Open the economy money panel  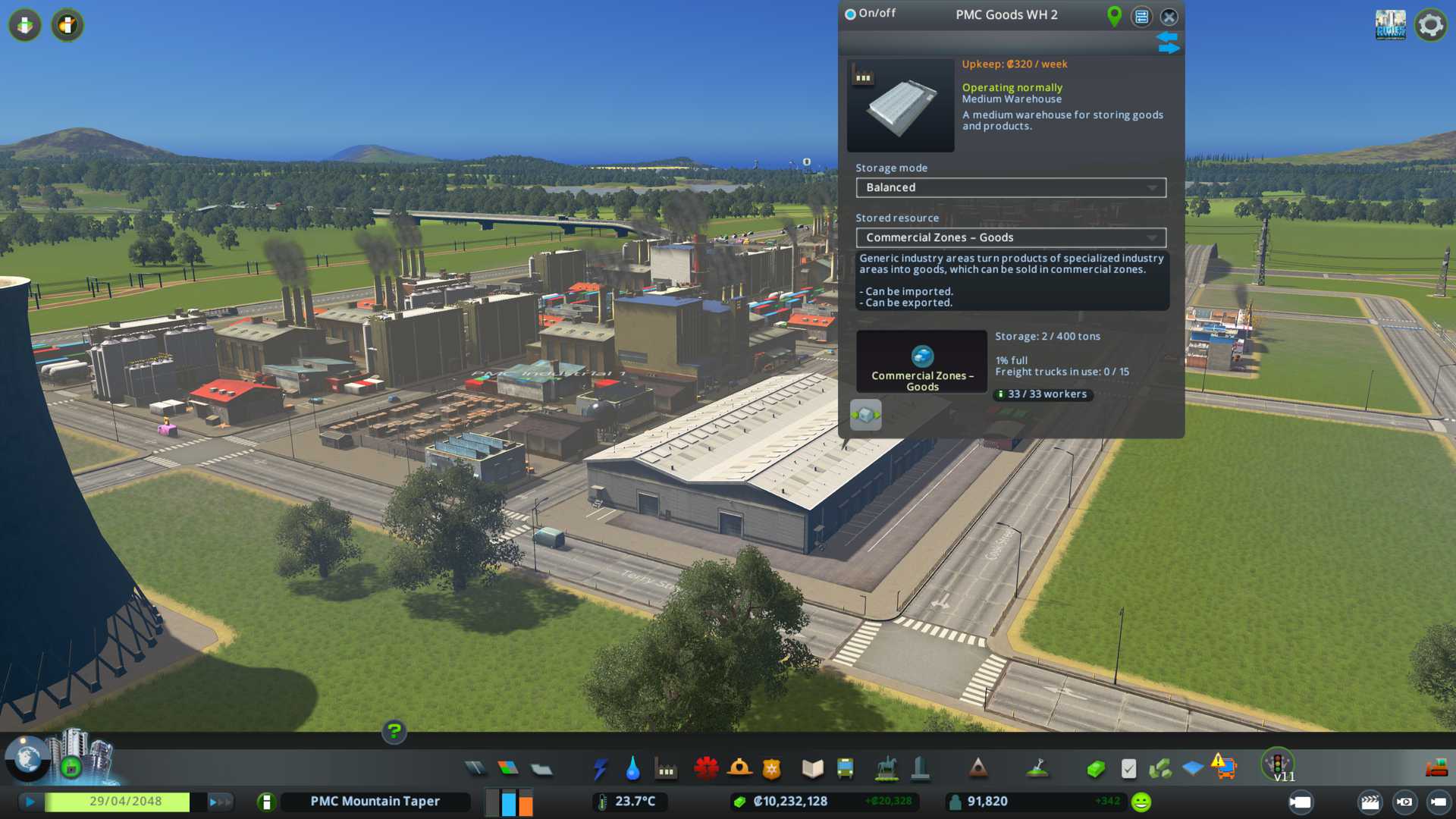(x=1096, y=769)
